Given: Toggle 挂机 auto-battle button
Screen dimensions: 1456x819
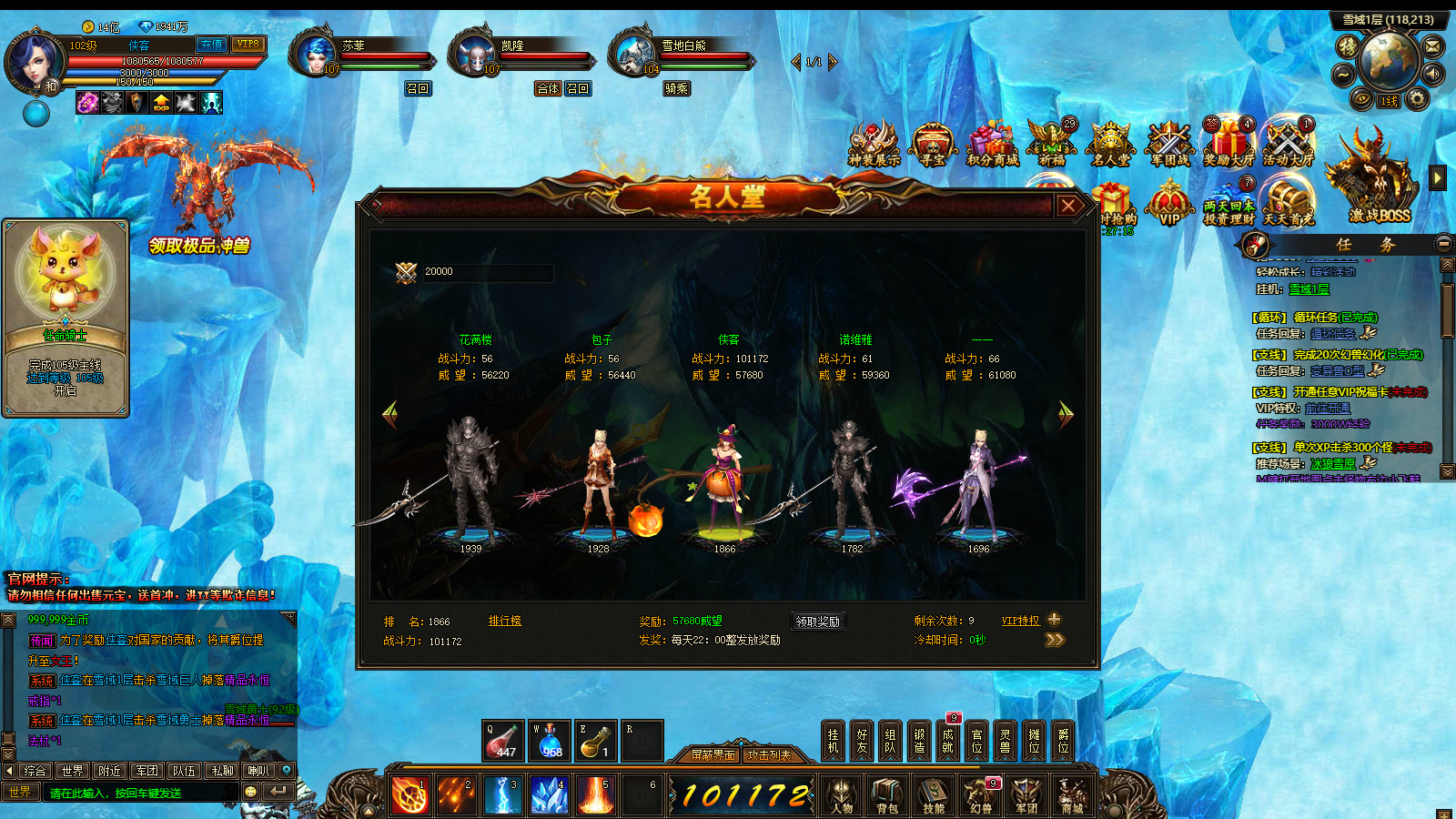Looking at the screenshot, I should tap(834, 741).
